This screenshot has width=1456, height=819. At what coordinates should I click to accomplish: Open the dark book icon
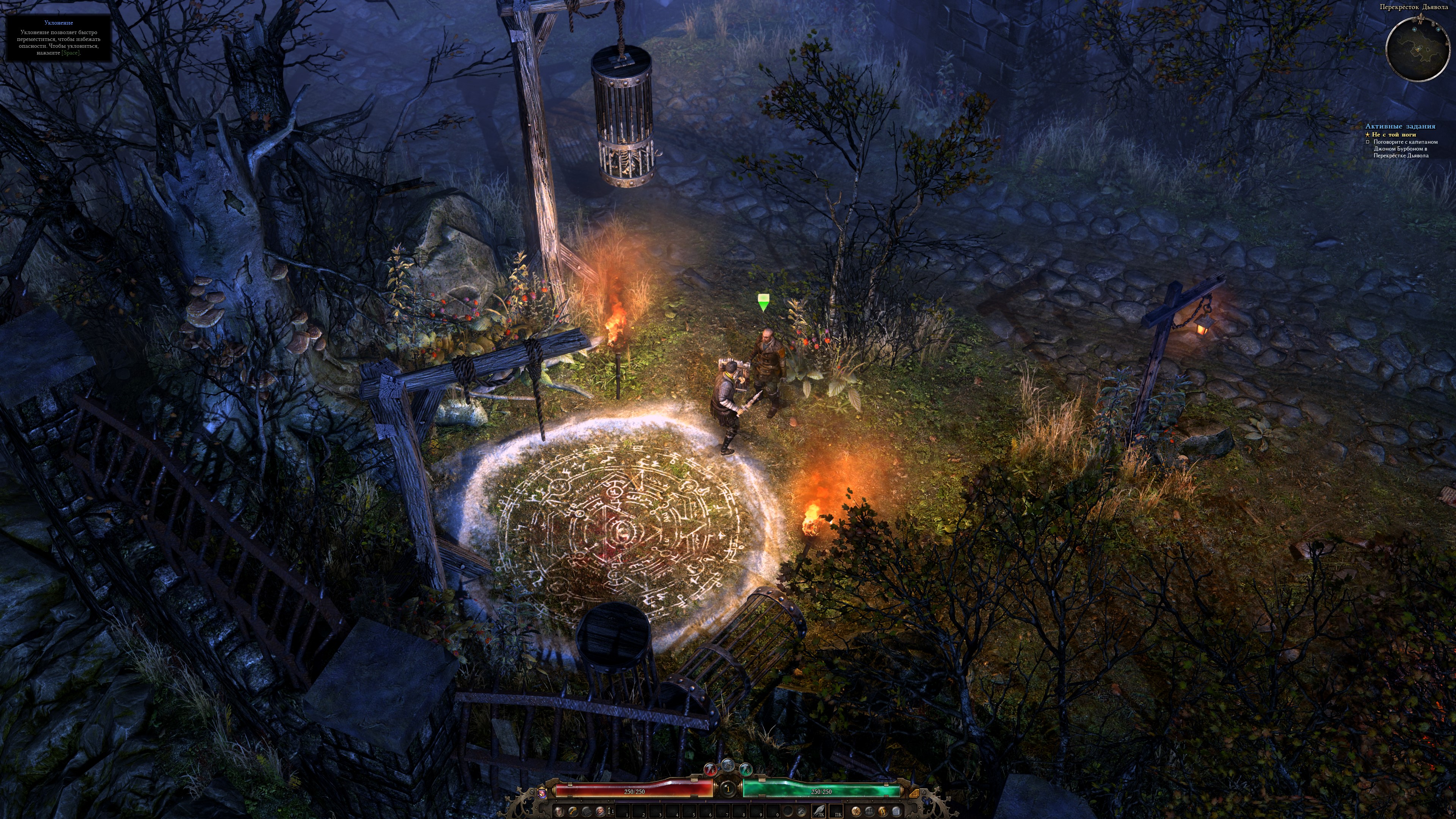tap(587, 811)
